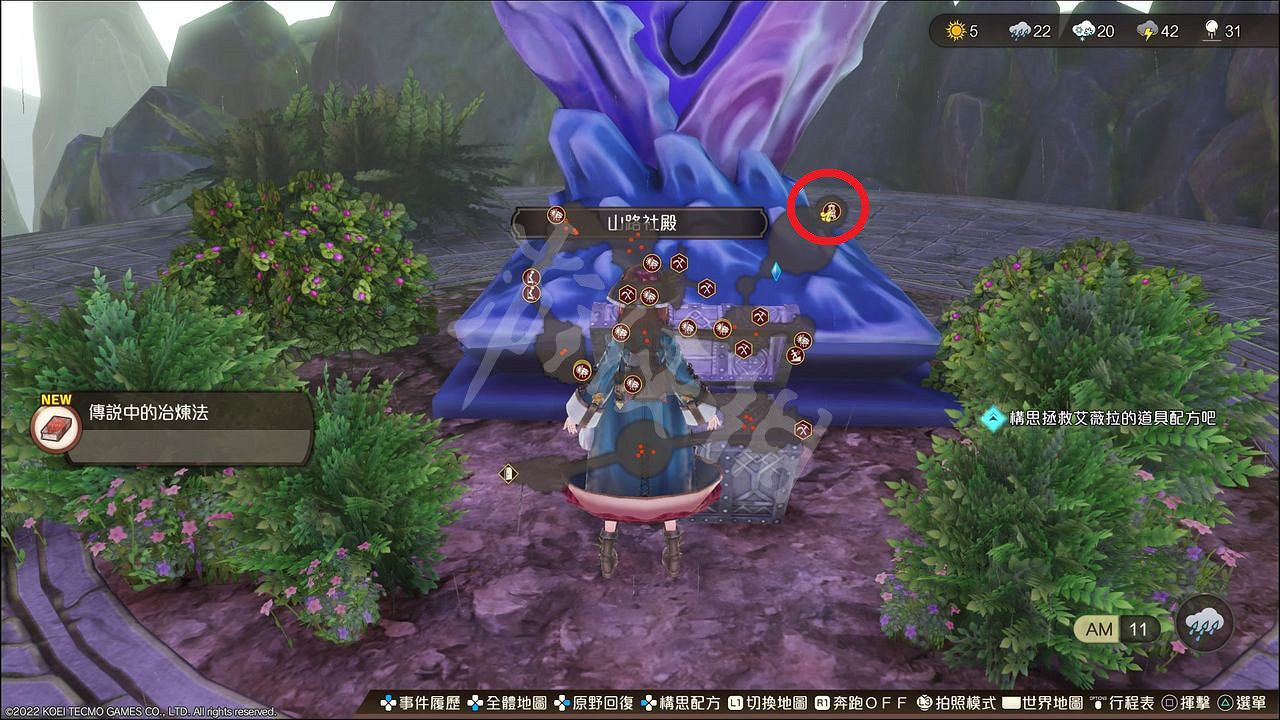
Task: Select the sun weather forecast icon
Action: click(958, 31)
